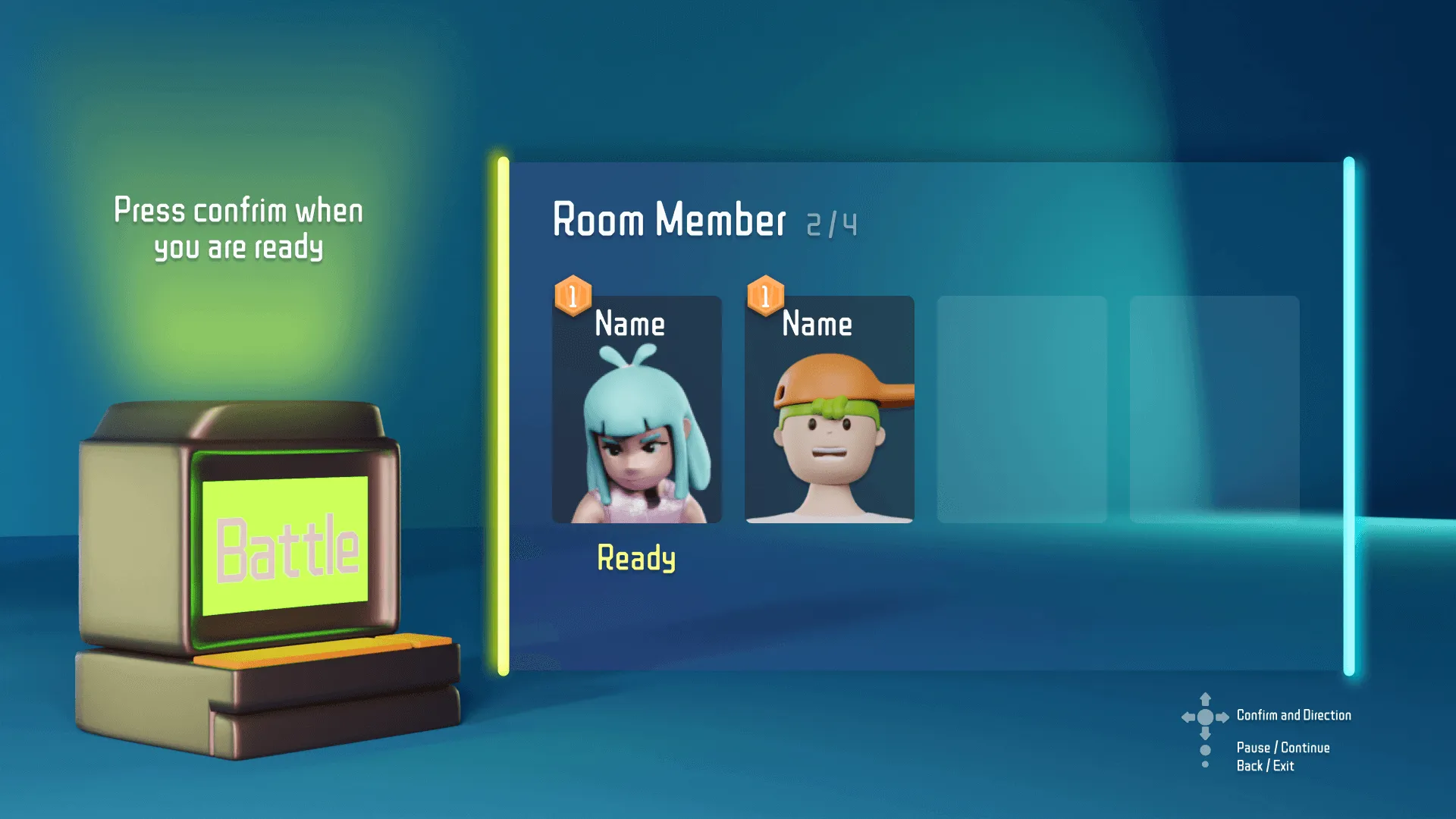This screenshot has height=819, width=1456.
Task: Toggle the Ready status under the first player
Action: (636, 559)
